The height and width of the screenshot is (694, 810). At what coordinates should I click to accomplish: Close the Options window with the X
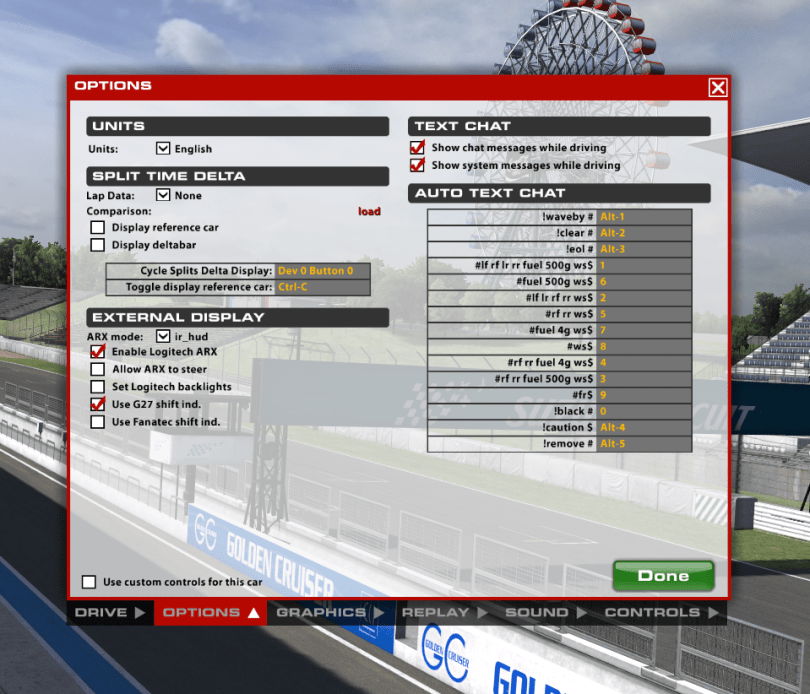tap(718, 88)
